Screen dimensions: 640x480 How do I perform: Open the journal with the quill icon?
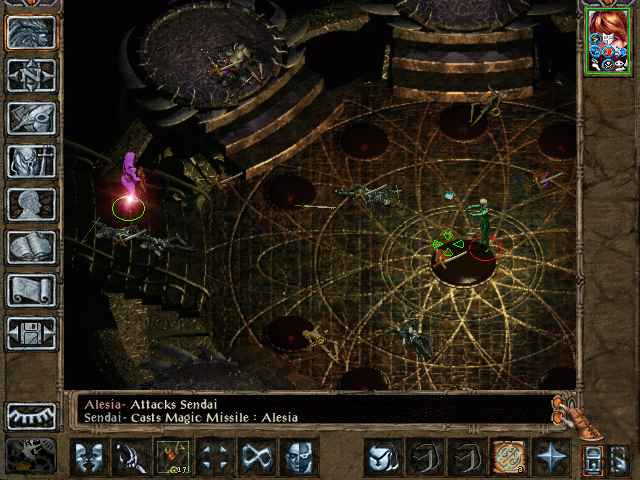[31, 118]
